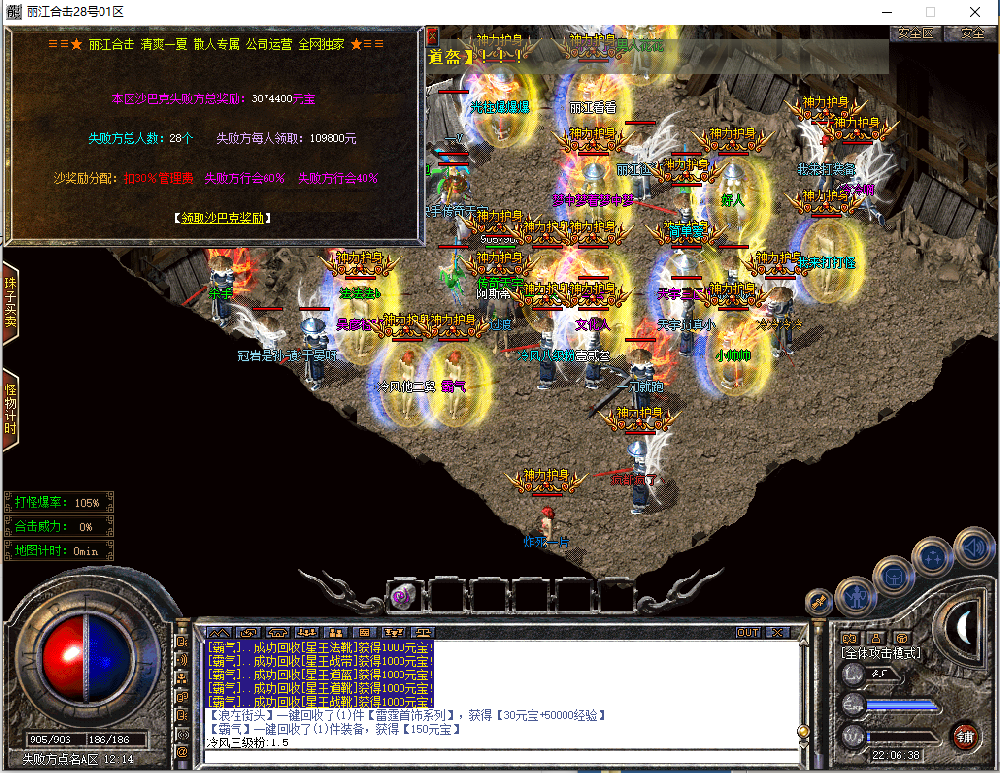Click the 安全区 button
The width and height of the screenshot is (1000, 773).
[915, 33]
